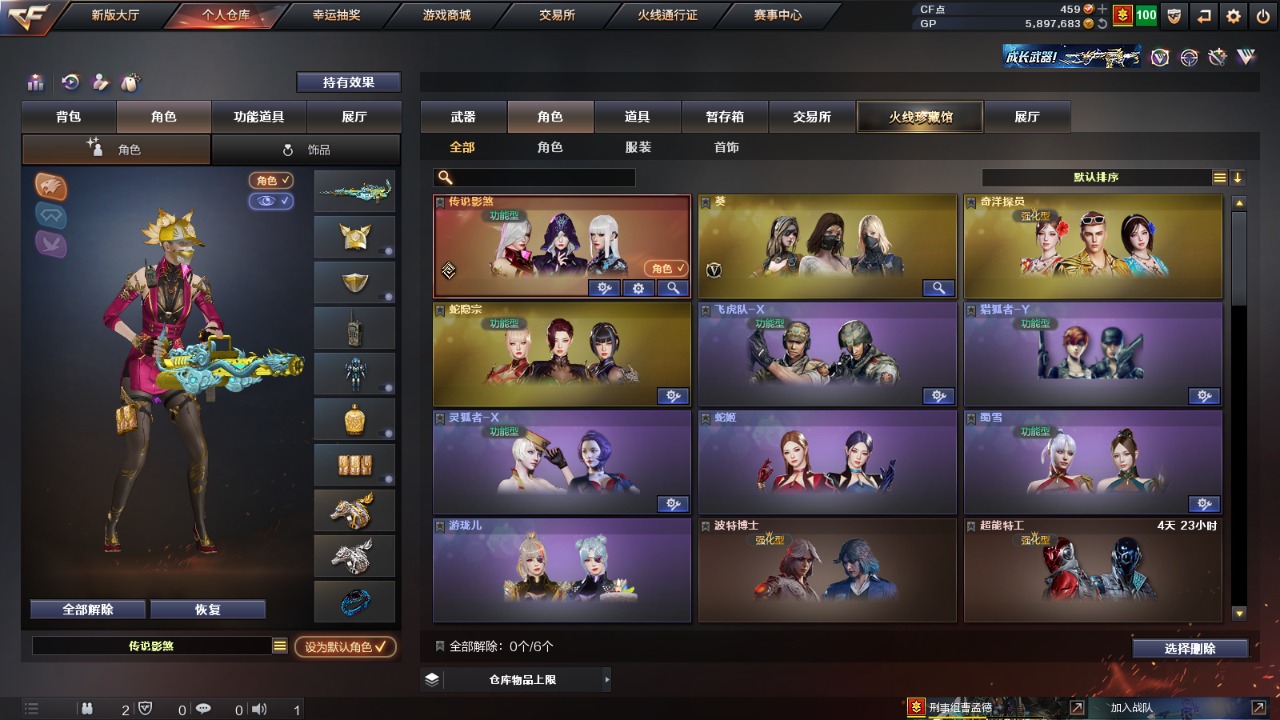Click 全部解除 to unequip all
This screenshot has height=720, width=1280.
(88, 609)
